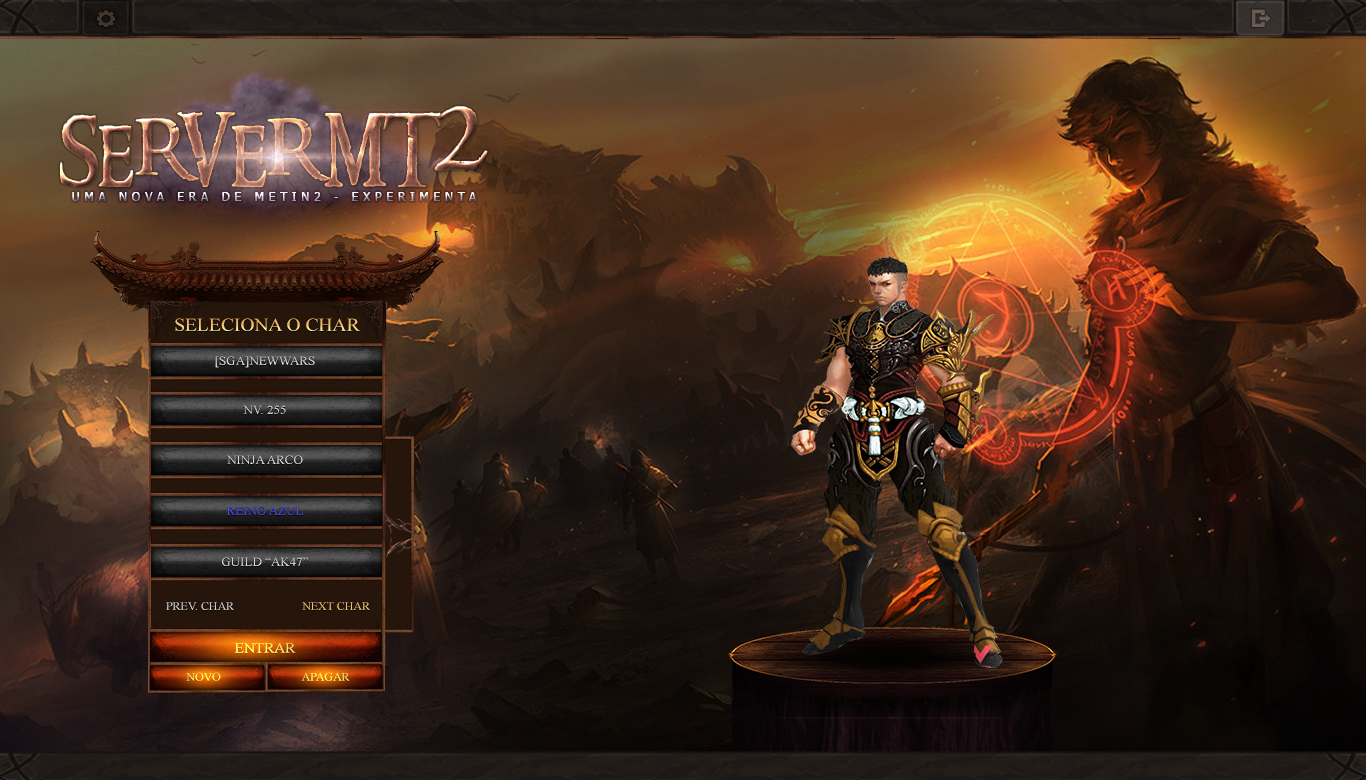Open settings with the gear icon
Screen dimensions: 1366x780
tap(106, 18)
